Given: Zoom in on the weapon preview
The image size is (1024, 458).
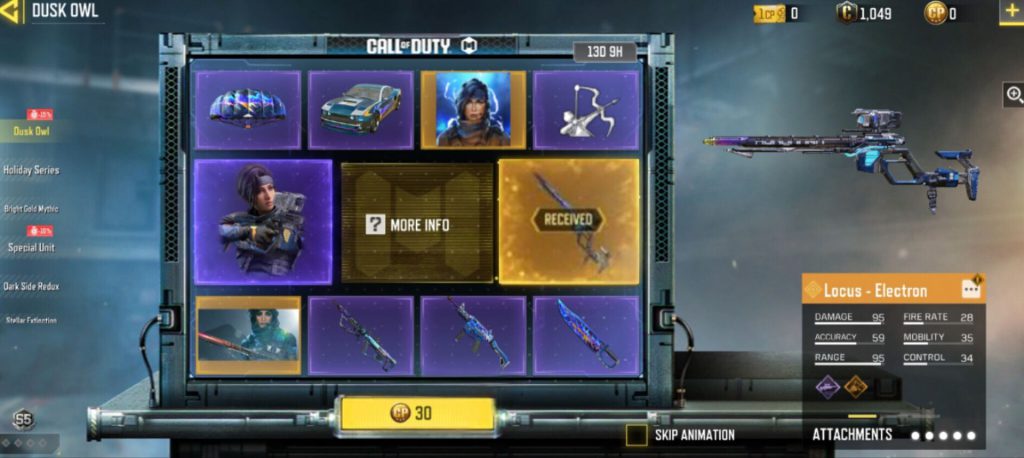Looking at the screenshot, I should point(1013,95).
